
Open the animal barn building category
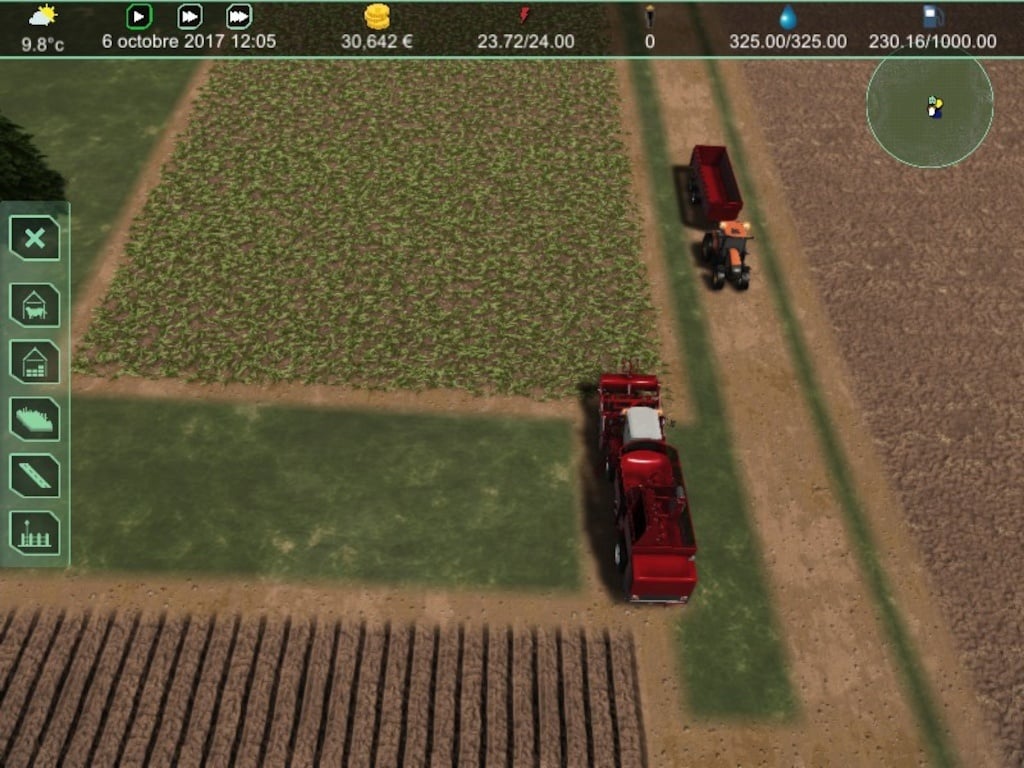coord(35,304)
